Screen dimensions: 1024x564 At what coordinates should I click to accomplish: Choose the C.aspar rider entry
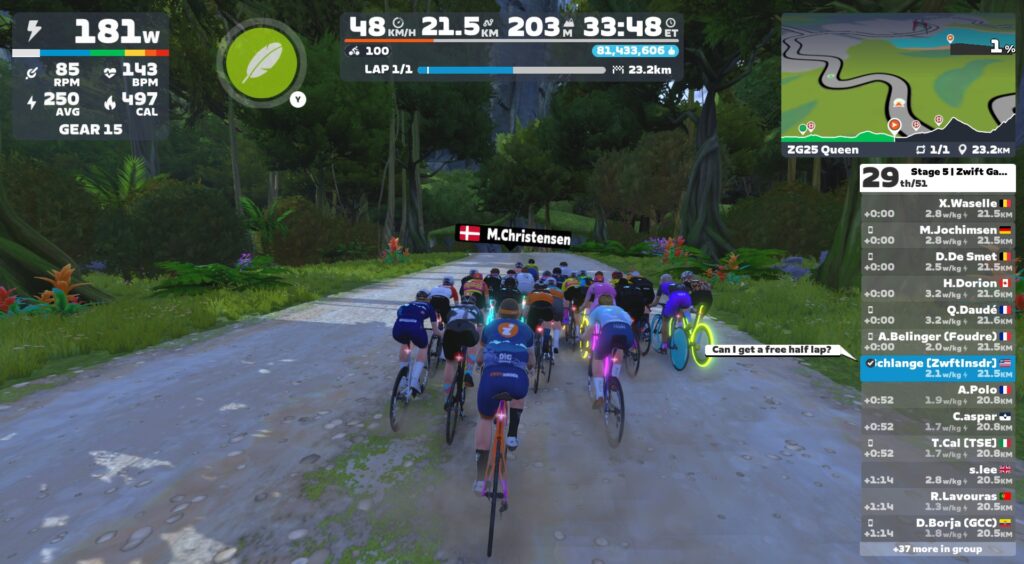937,422
